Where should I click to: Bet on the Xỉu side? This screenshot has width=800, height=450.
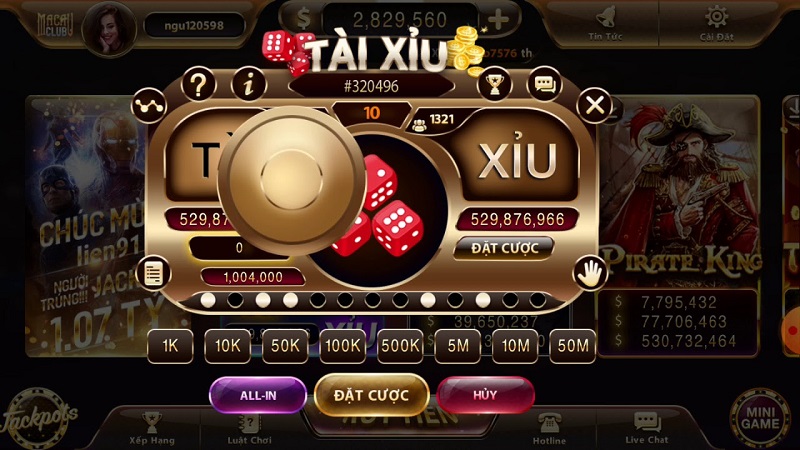516,159
